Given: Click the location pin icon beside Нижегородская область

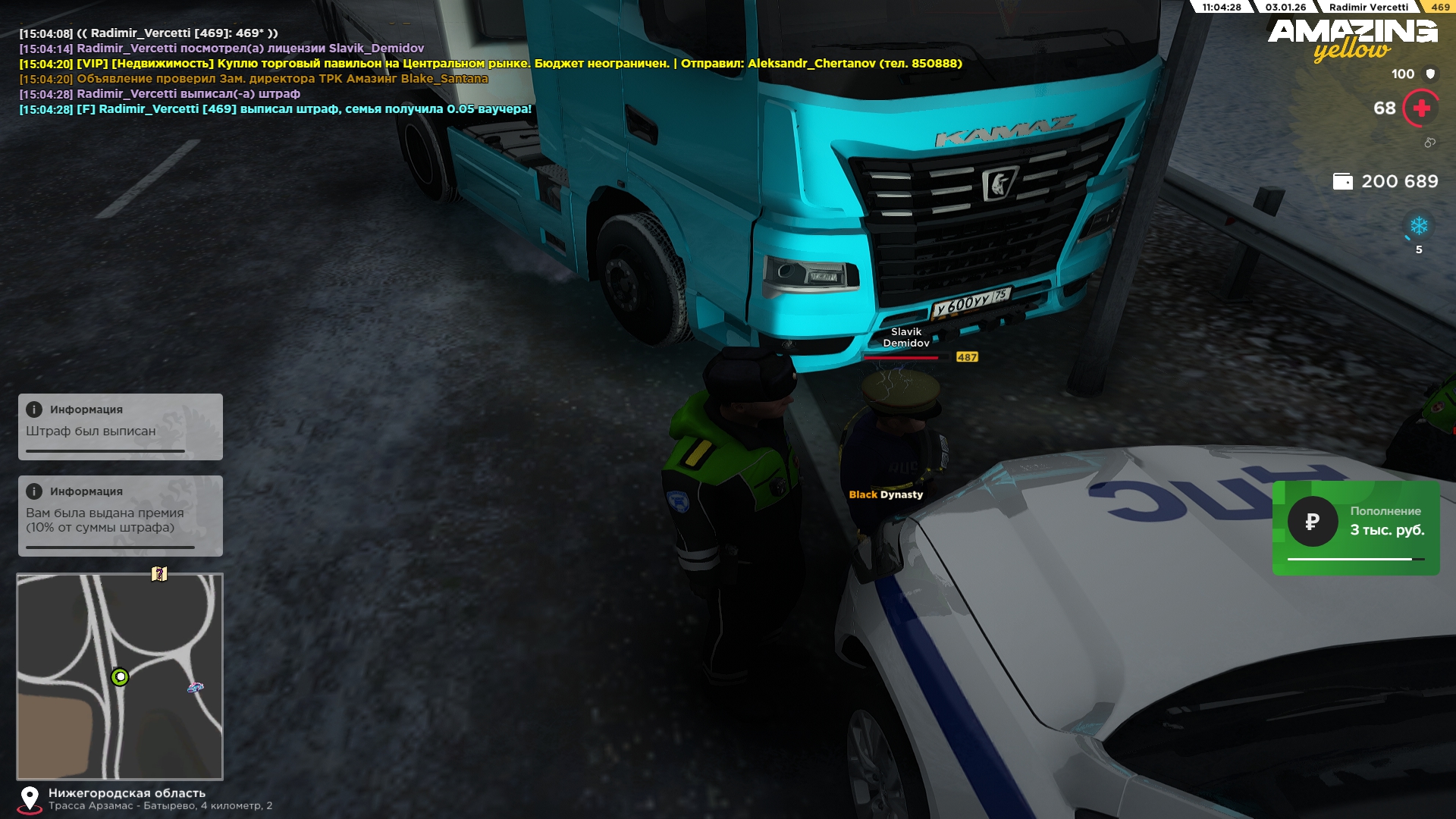Looking at the screenshot, I should point(30,799).
